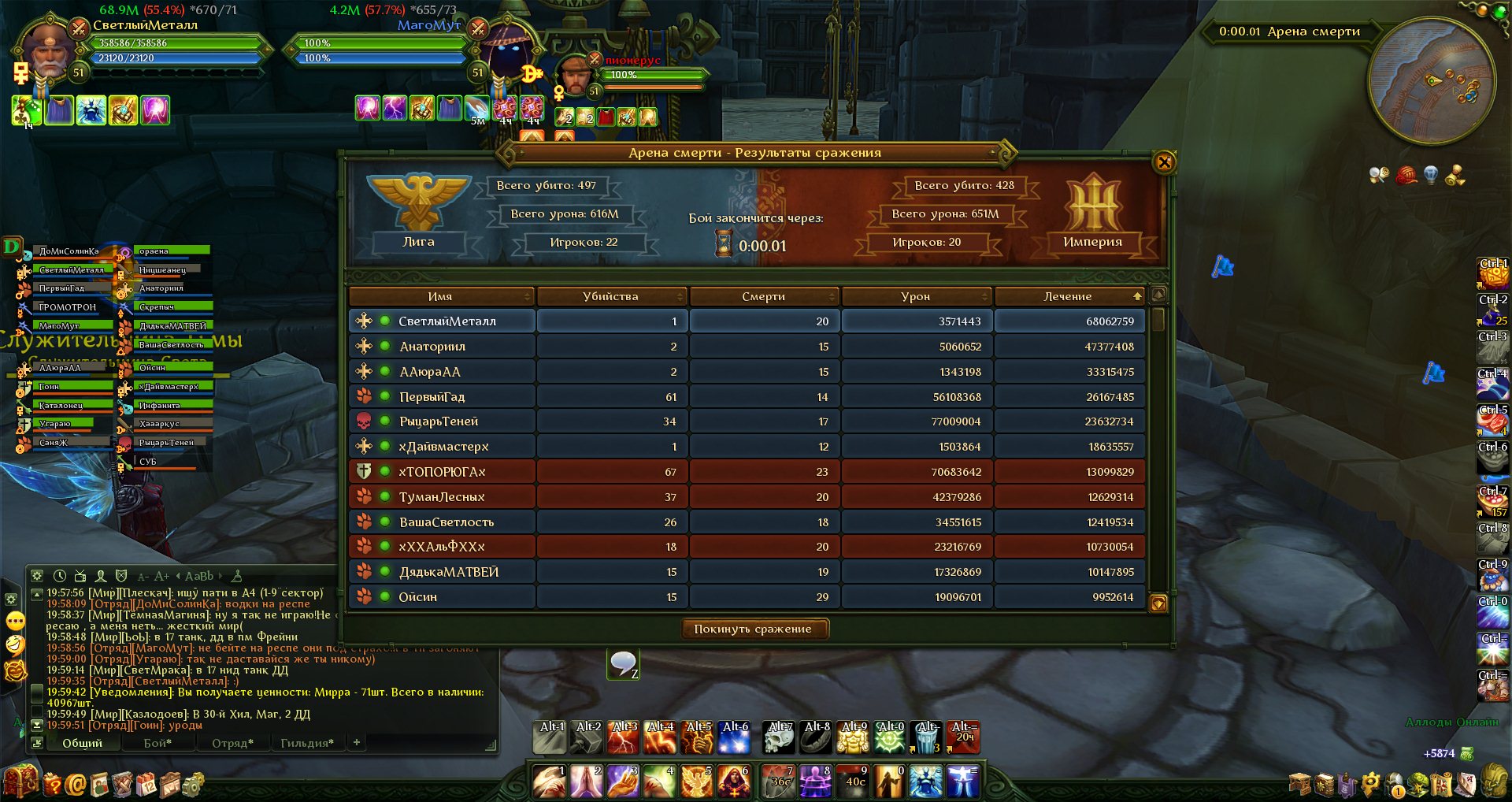Viewport: 1512px width, 802px height.
Task: Sort the table by Убийства column
Action: point(610,296)
